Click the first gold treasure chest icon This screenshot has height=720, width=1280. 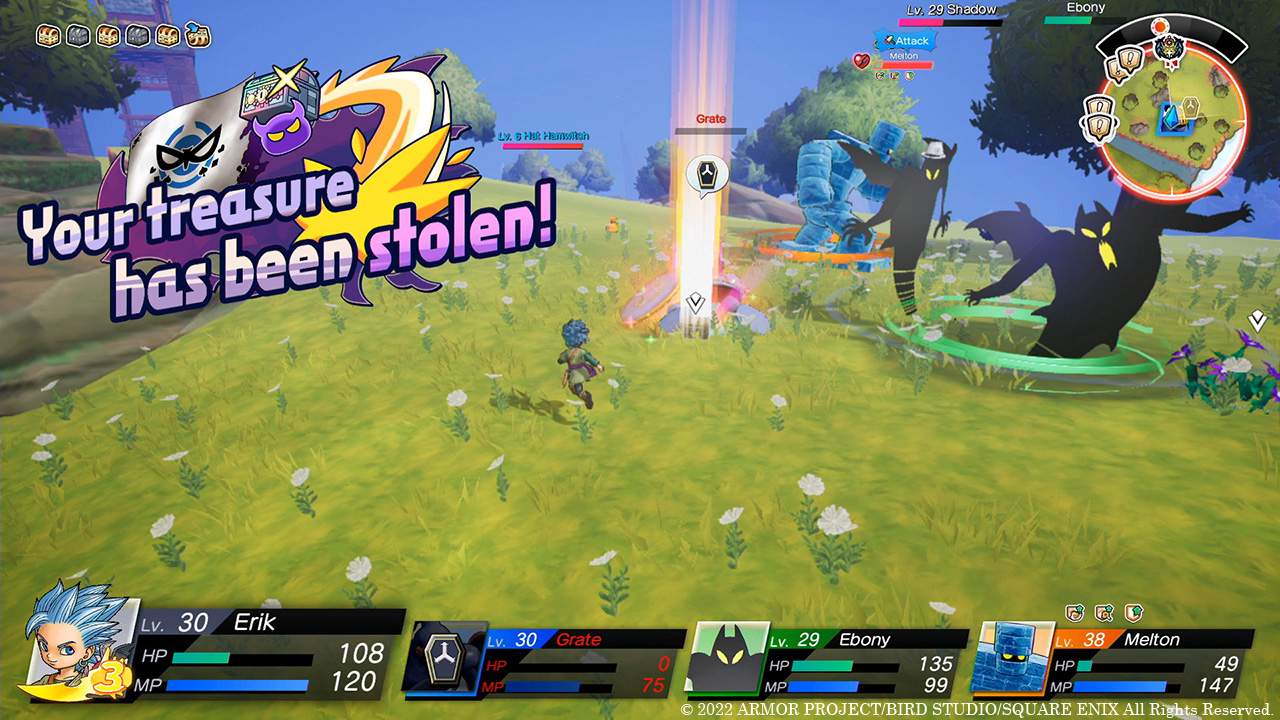(x=47, y=34)
